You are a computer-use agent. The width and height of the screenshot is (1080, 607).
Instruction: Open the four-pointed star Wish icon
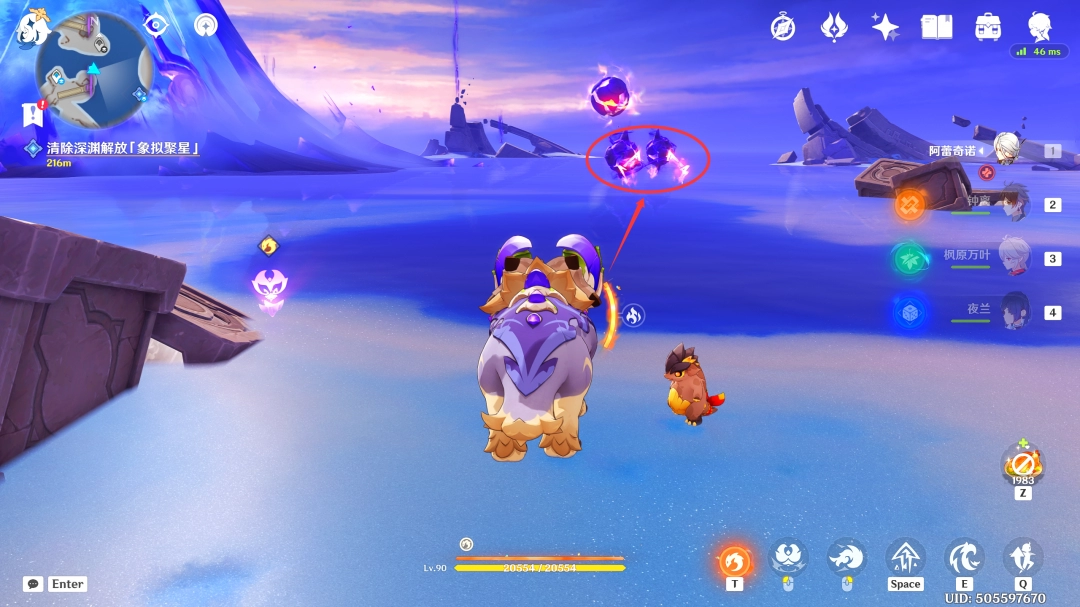[885, 27]
